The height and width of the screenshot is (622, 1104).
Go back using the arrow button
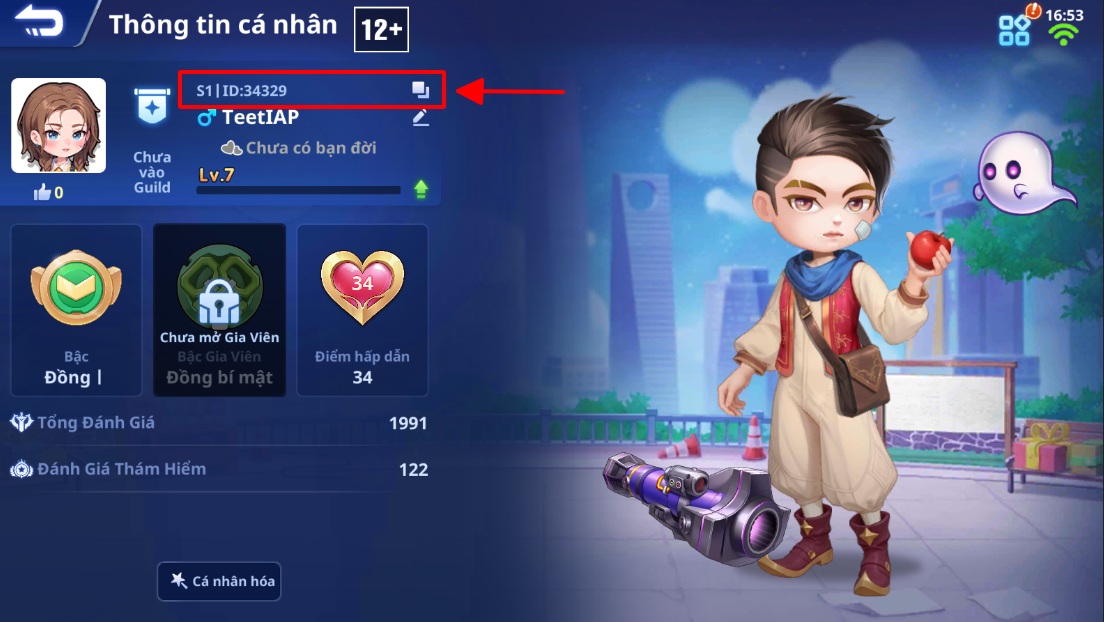click(x=38, y=22)
